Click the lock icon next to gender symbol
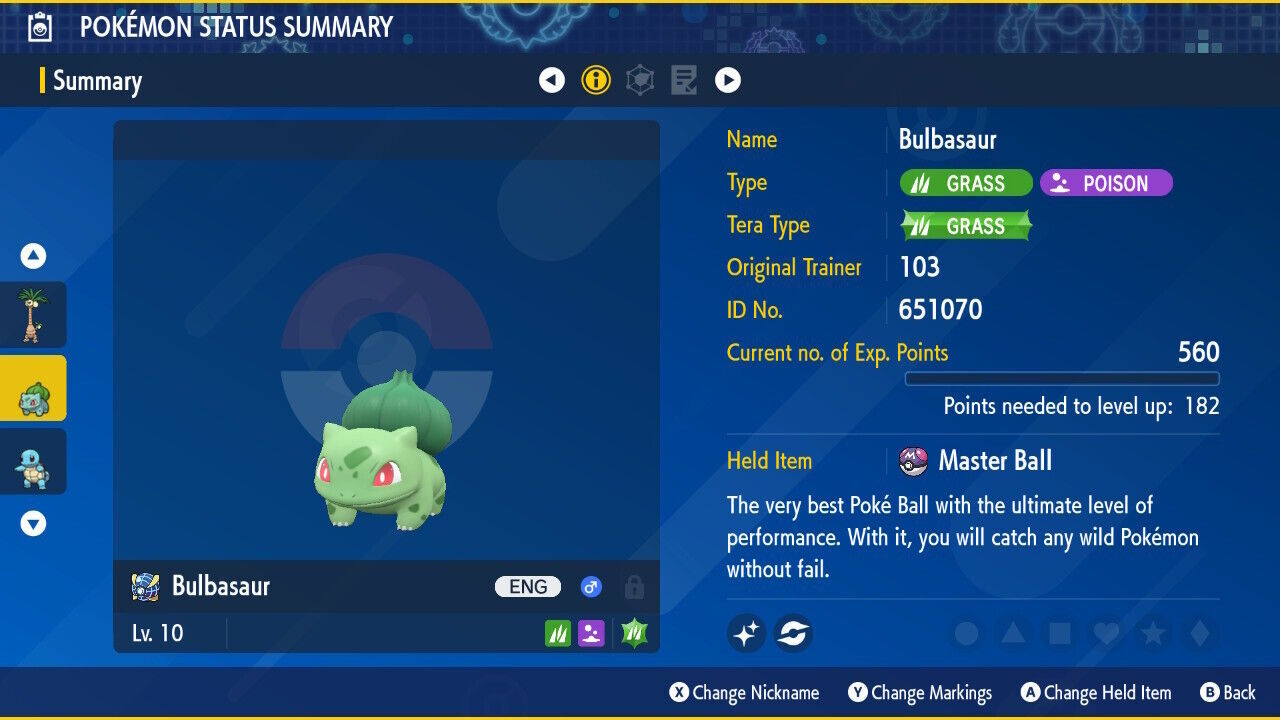The image size is (1280, 720). click(633, 587)
